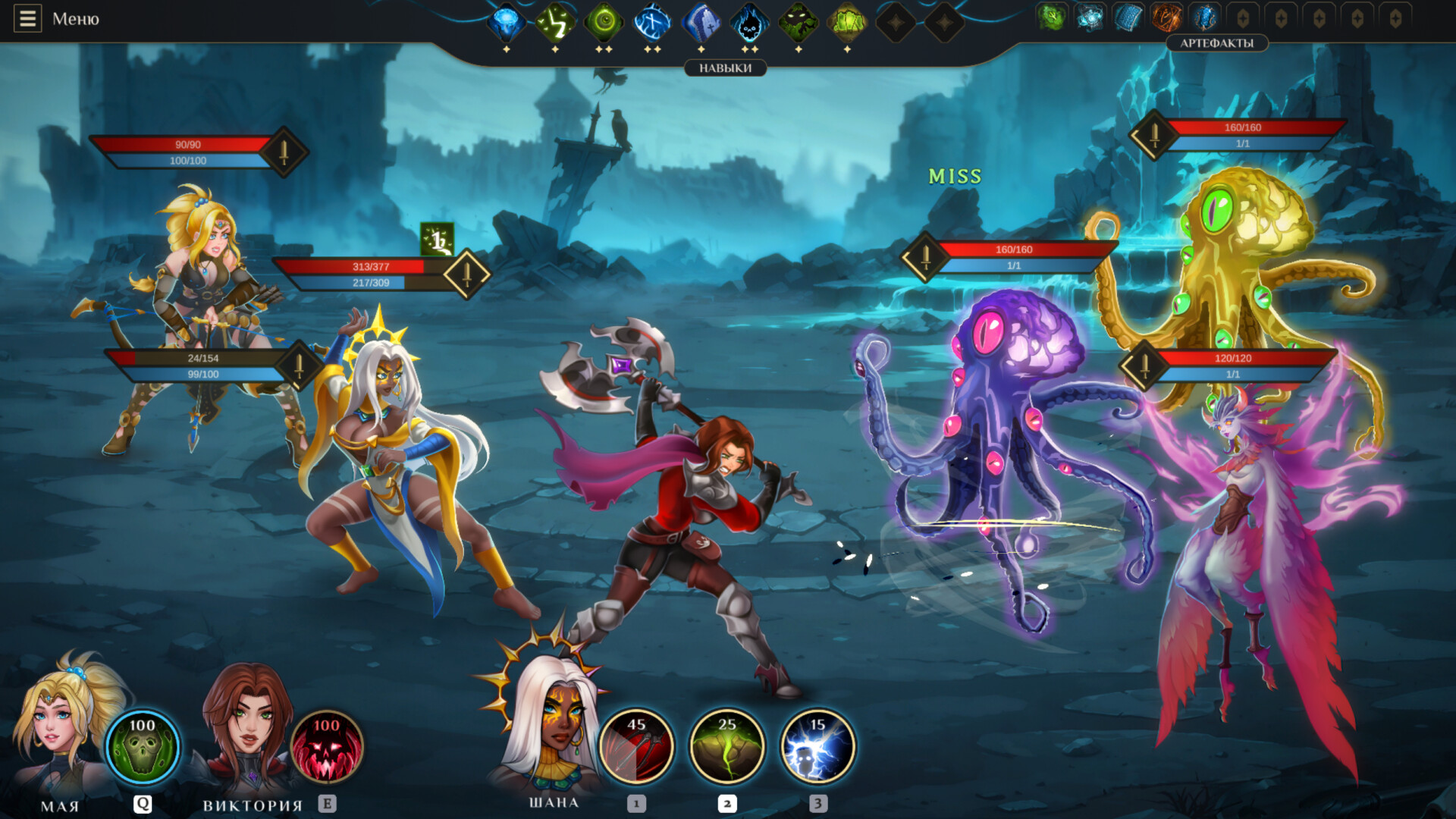Open the blue rune cross skill
The height and width of the screenshot is (819, 1456).
click(653, 23)
